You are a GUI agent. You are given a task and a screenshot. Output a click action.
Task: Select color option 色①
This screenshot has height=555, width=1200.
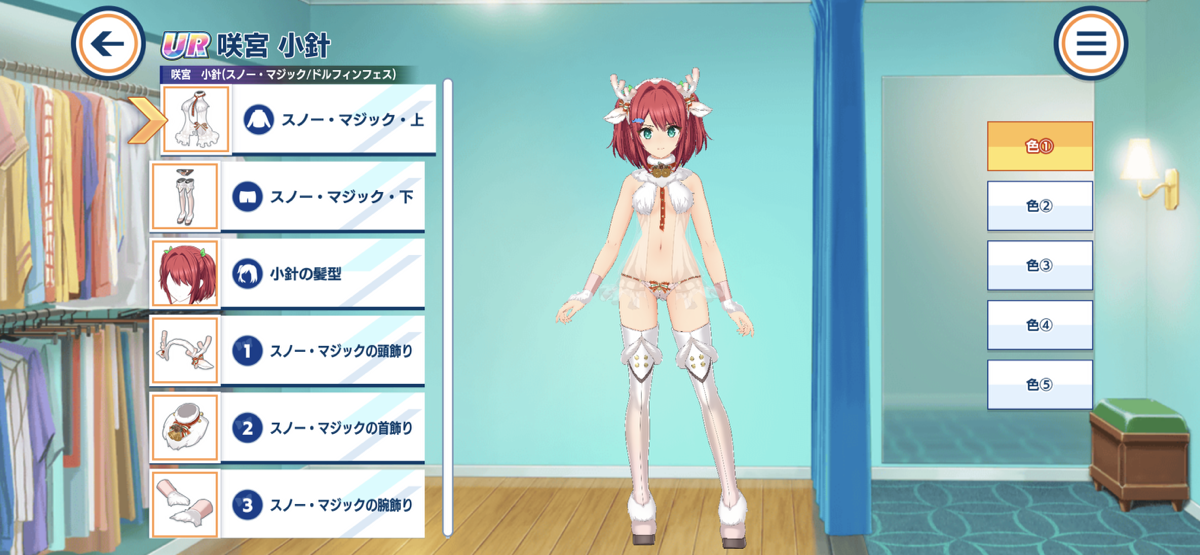(1039, 146)
